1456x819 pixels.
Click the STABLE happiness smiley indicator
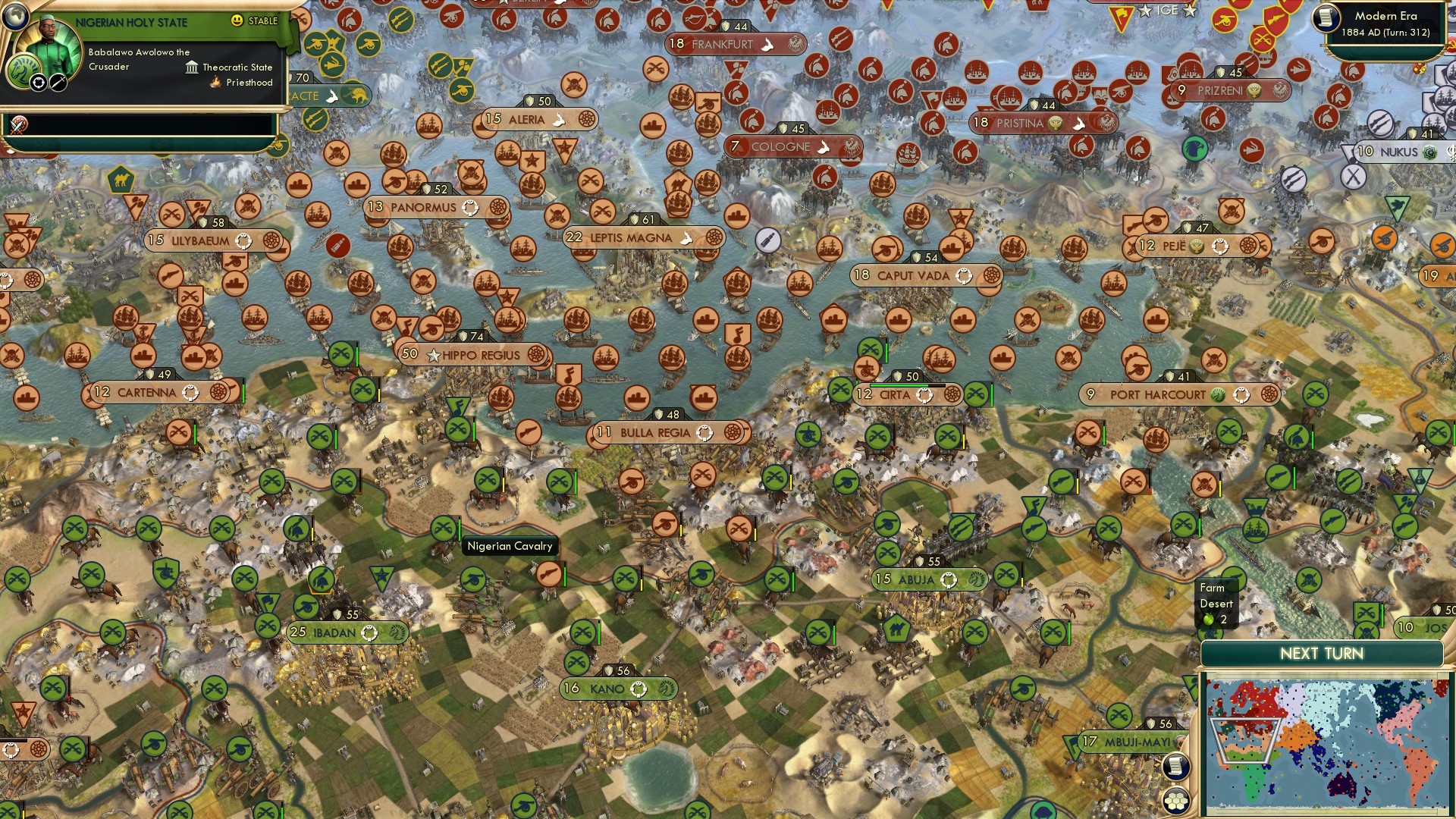tap(236, 20)
